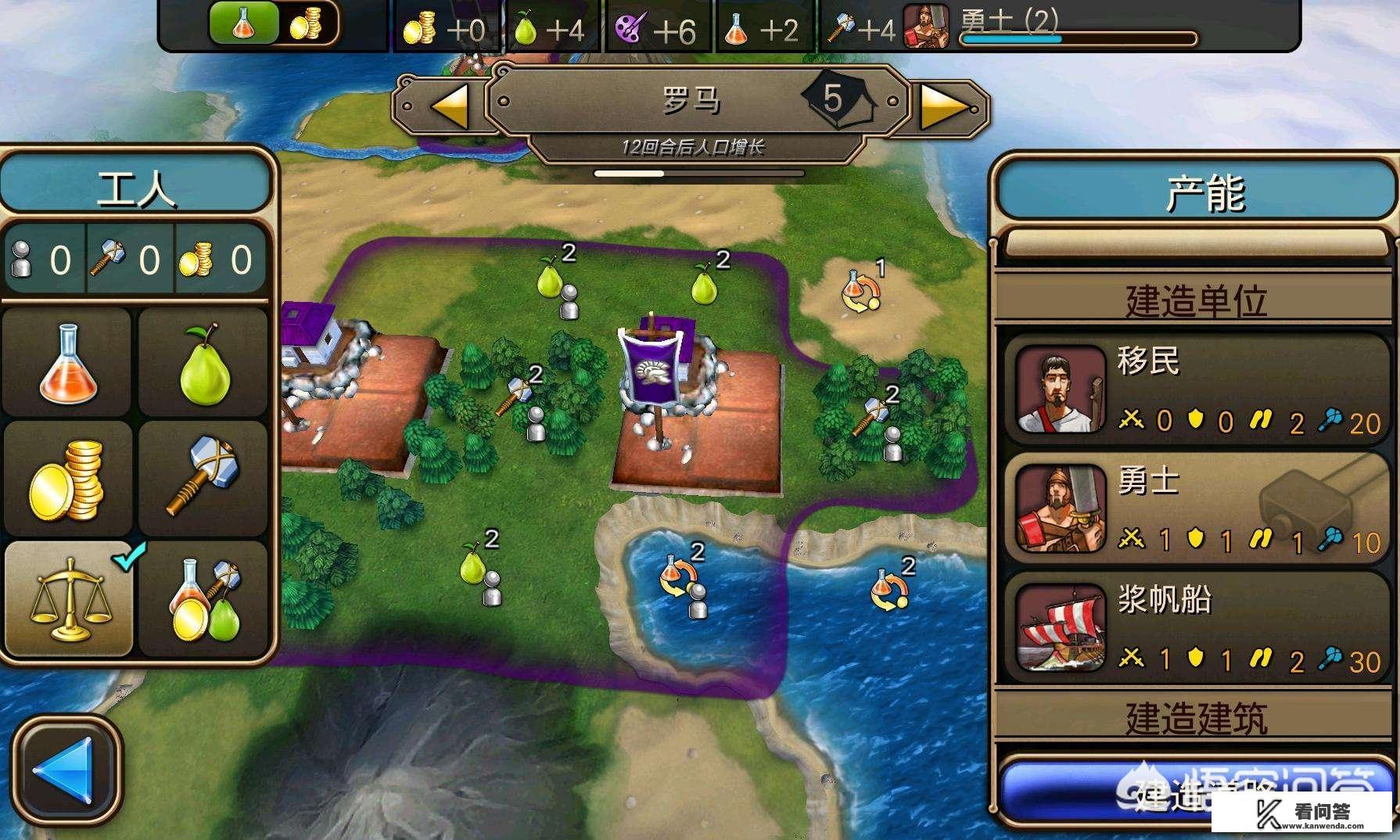
Task: Select food pear worker focus
Action: (x=204, y=363)
